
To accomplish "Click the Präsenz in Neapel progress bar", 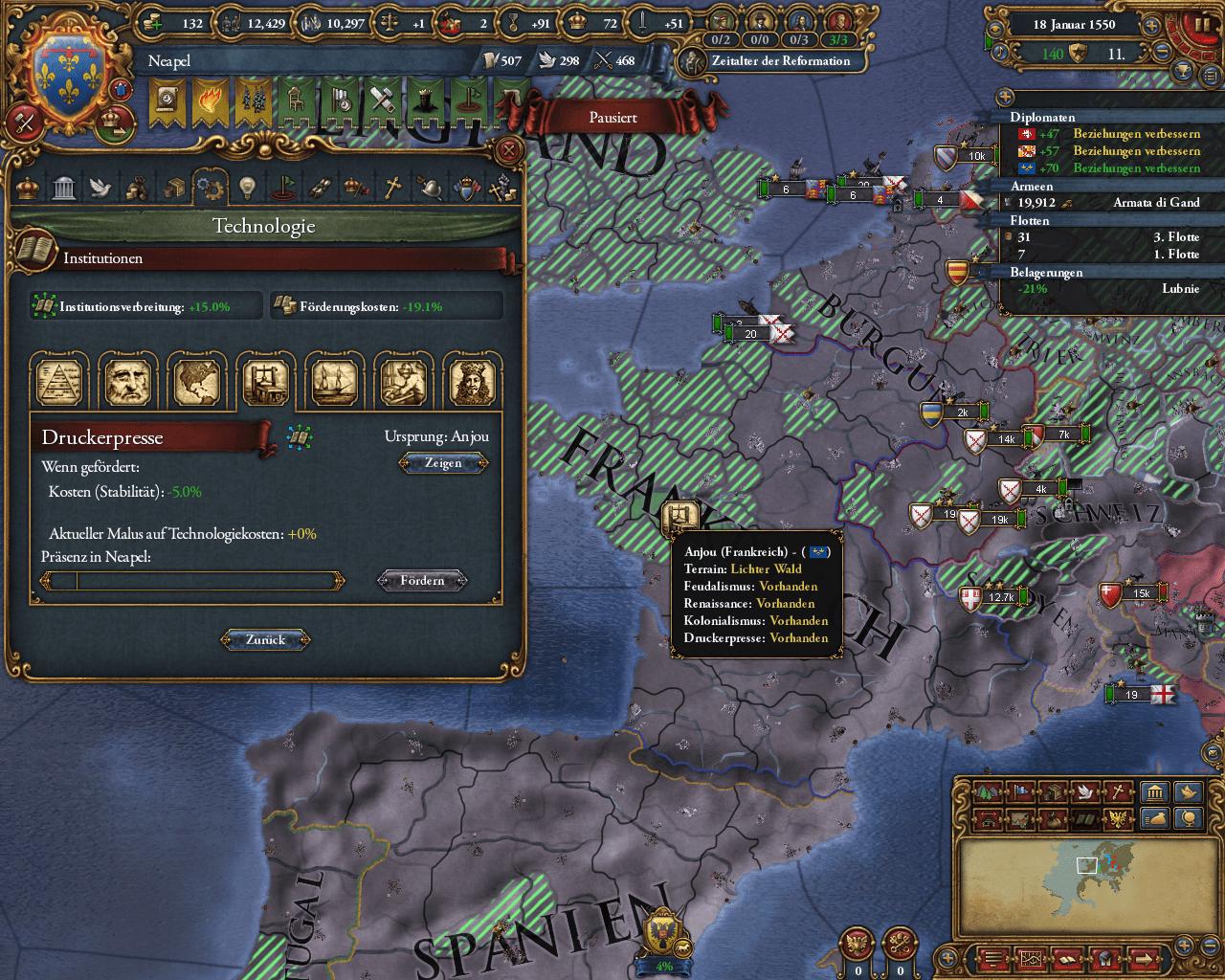I will (x=191, y=580).
